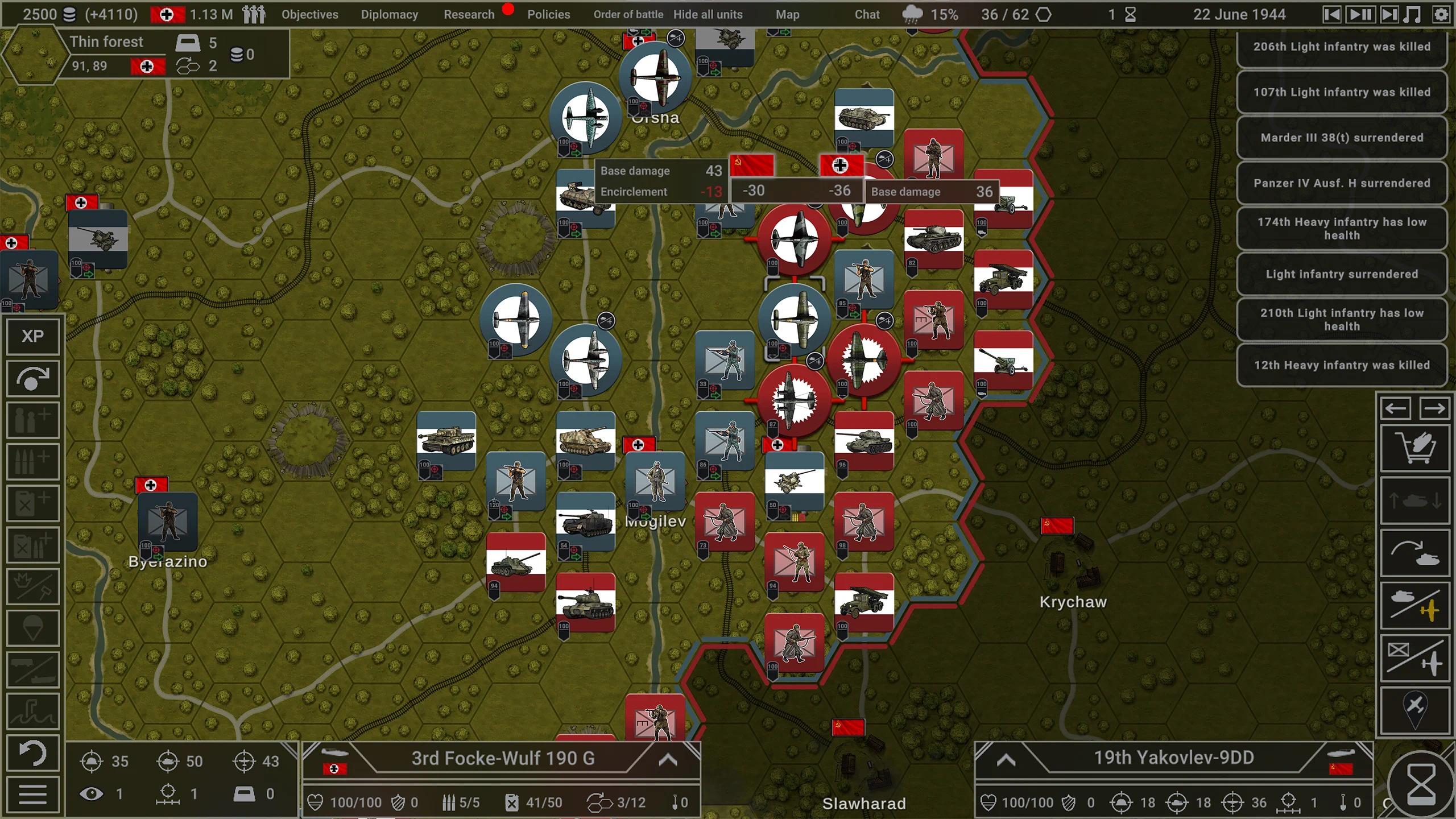
Task: Click the add manpower reinforcement icon
Action: tap(32, 418)
